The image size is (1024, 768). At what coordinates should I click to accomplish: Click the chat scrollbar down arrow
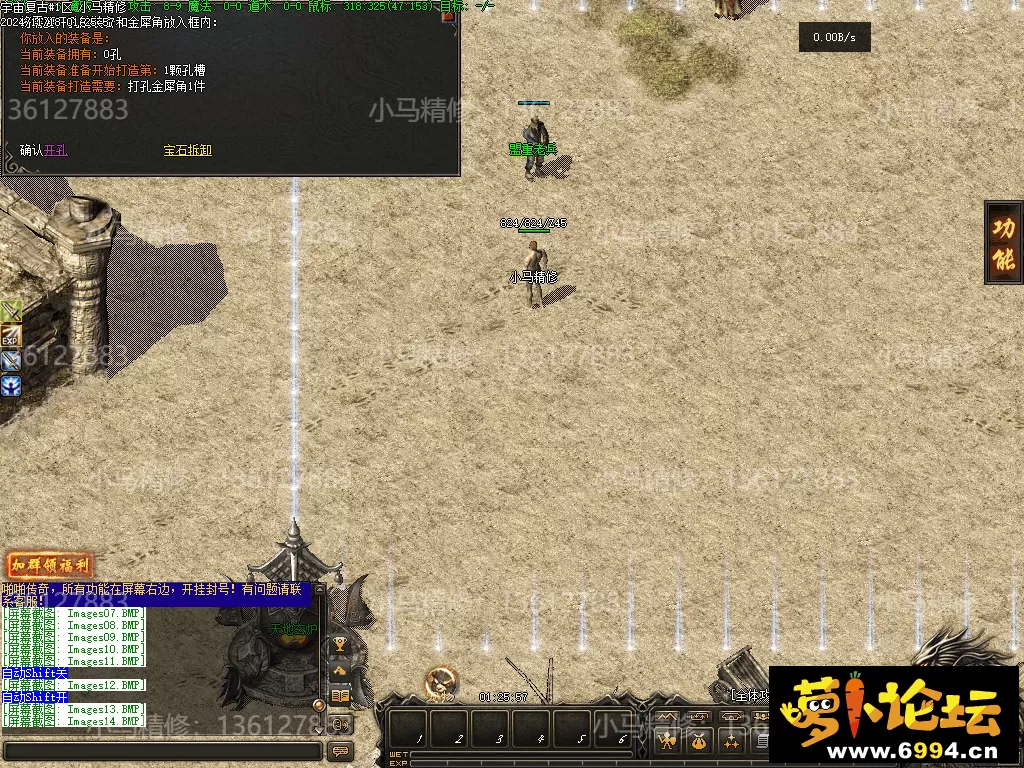tap(320, 731)
